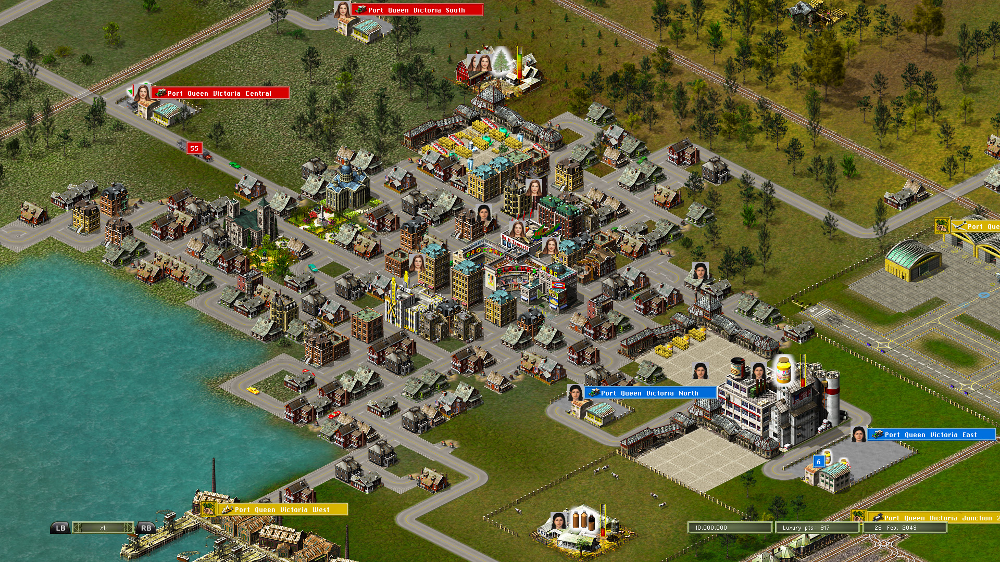Open the Port Queen Victoria East station label
Image resolution: width=1000 pixels, height=562 pixels.
point(932,435)
